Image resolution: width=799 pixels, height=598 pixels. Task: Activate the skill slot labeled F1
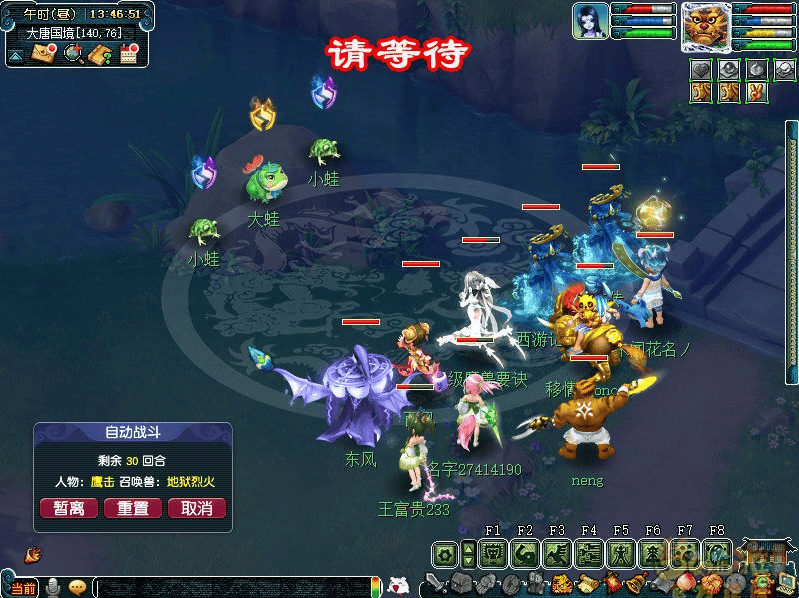[493, 553]
